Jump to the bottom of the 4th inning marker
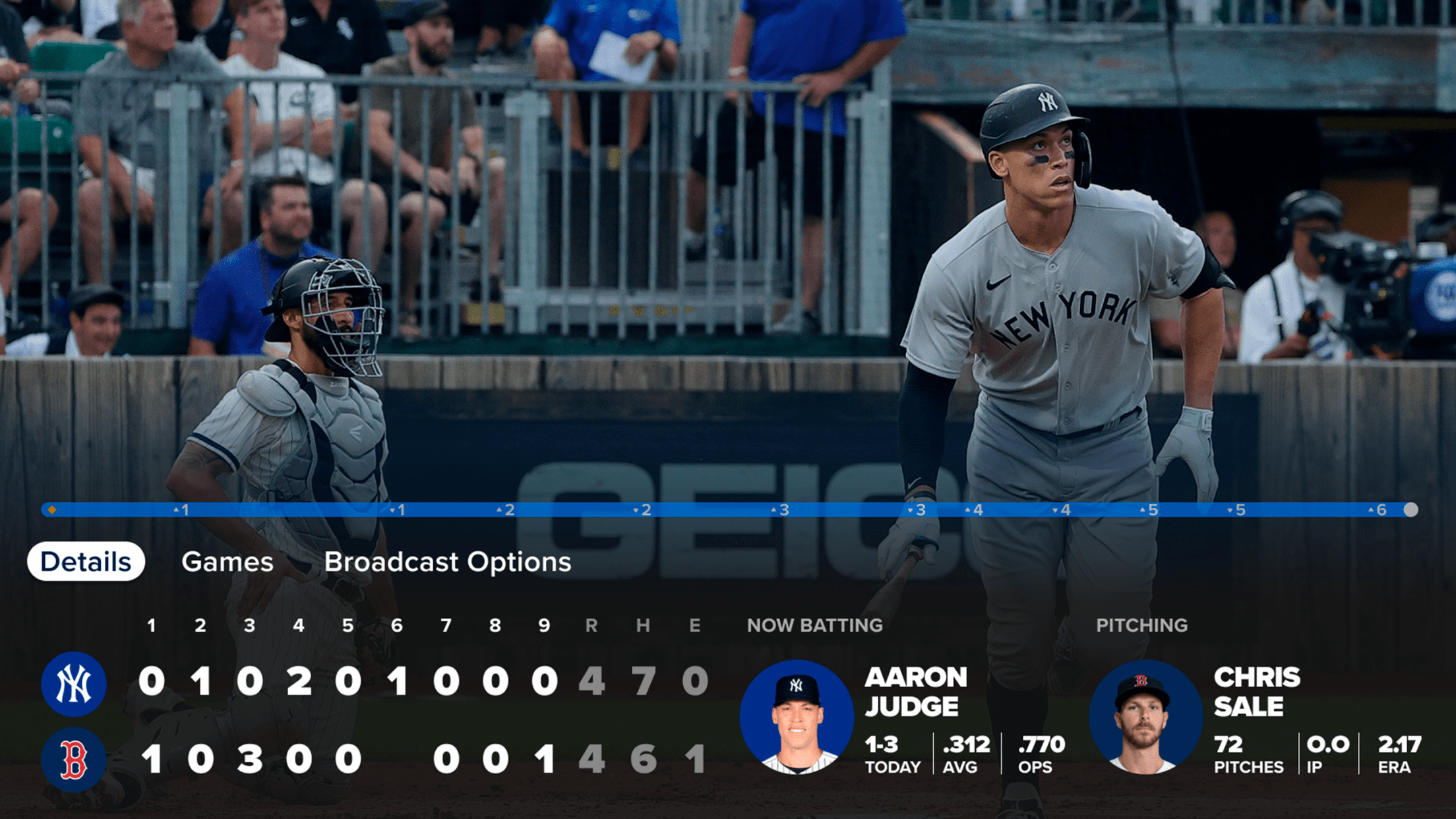This screenshot has height=819, width=1456. (1063, 508)
